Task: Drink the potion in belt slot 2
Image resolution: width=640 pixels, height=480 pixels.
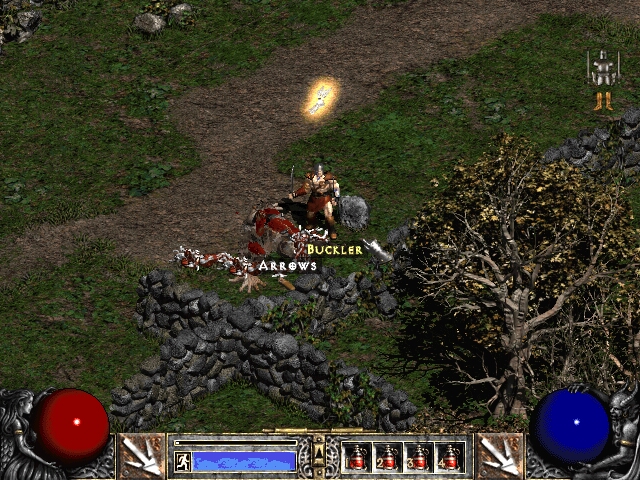Action: pyautogui.click(x=388, y=457)
